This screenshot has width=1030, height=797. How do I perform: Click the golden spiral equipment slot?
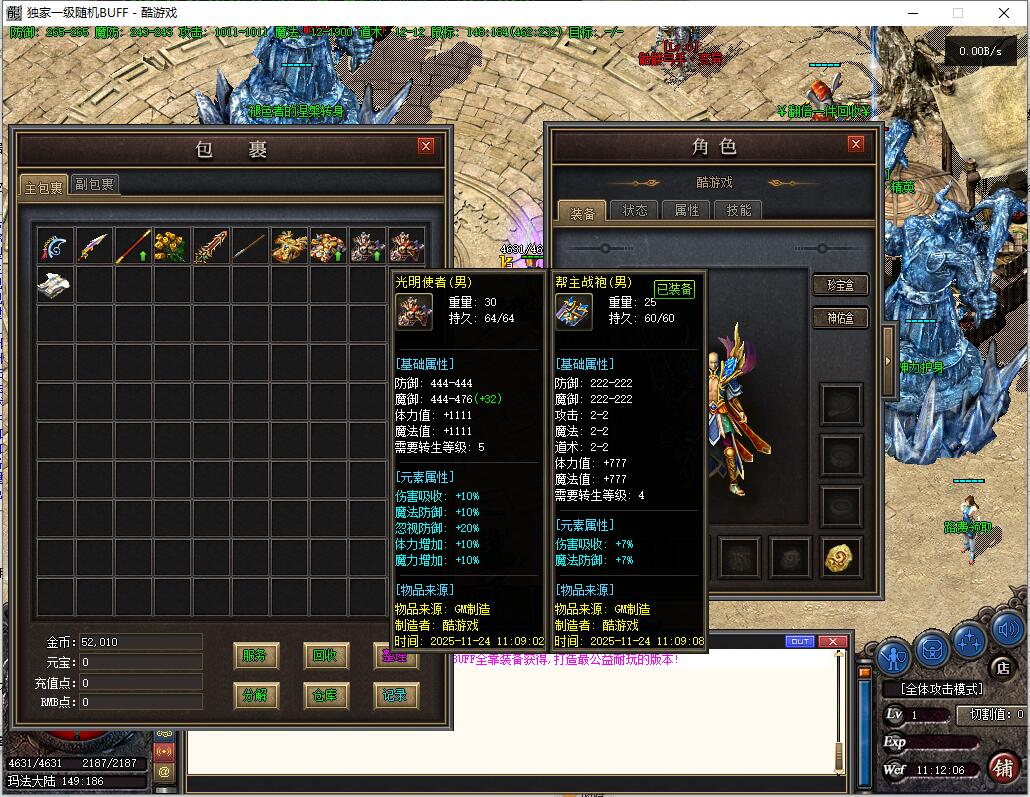pyautogui.click(x=842, y=557)
